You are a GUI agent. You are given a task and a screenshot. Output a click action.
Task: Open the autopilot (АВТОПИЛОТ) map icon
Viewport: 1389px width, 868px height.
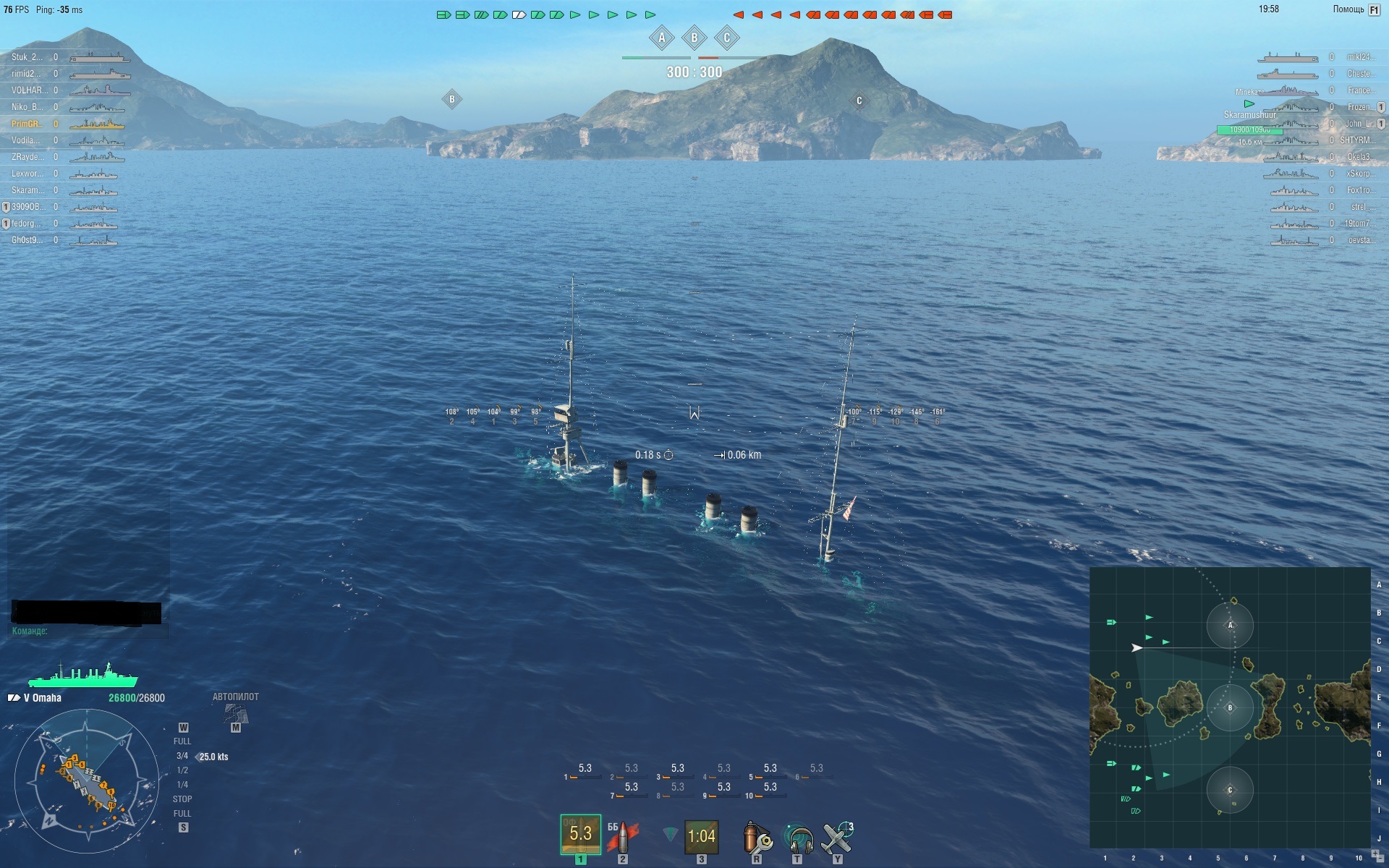pyautogui.click(x=235, y=715)
